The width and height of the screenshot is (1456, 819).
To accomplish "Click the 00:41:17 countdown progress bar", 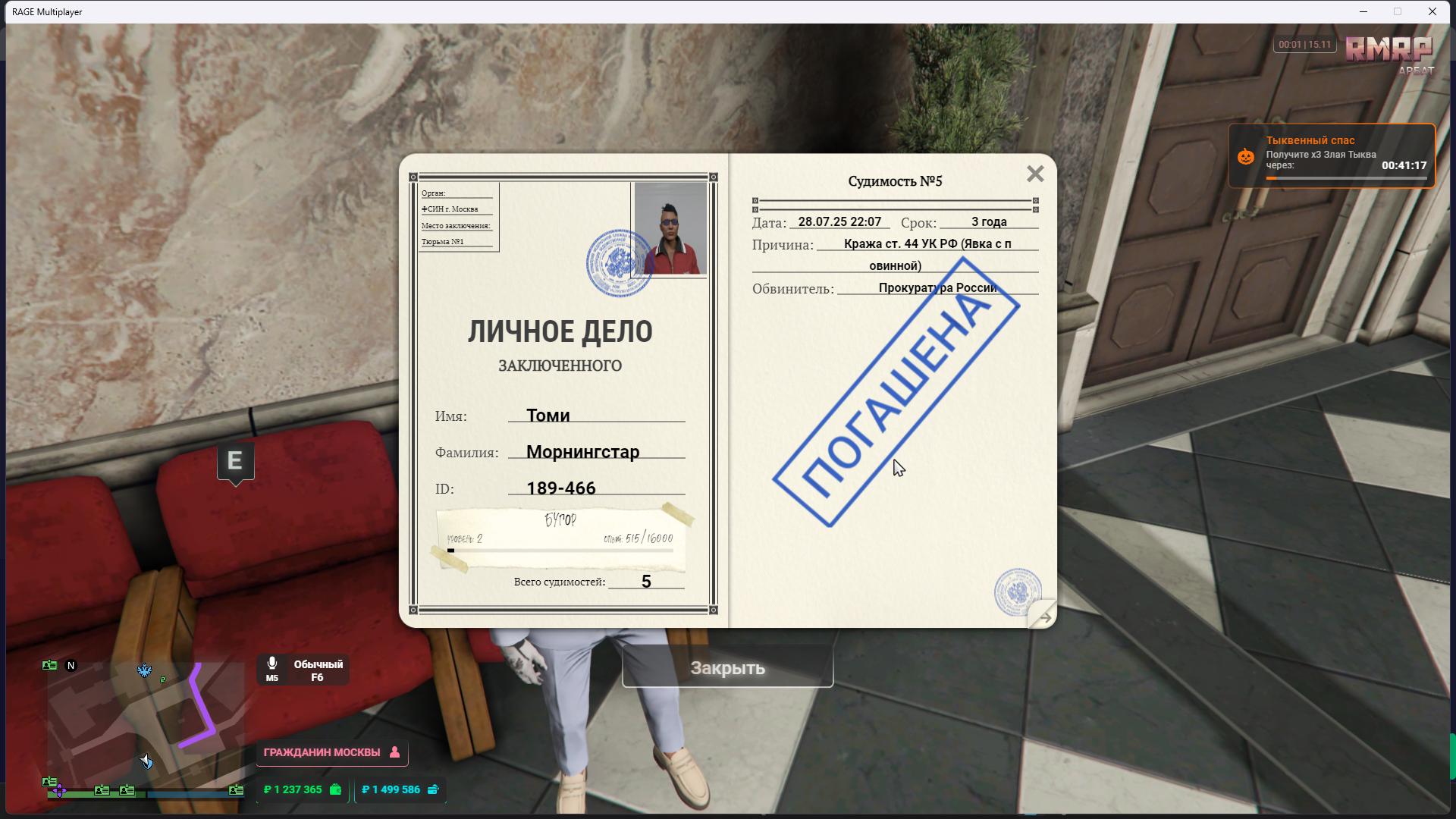I will click(1348, 177).
